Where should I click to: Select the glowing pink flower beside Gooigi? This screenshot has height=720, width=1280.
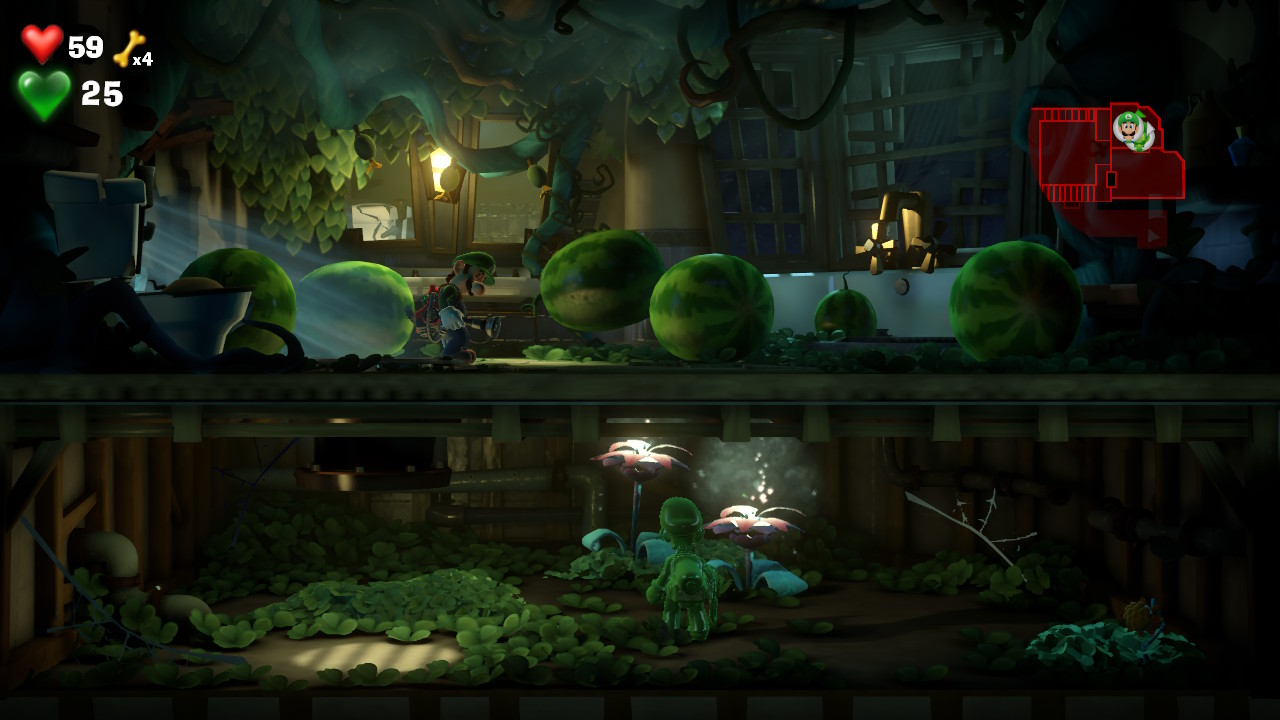[x=750, y=520]
